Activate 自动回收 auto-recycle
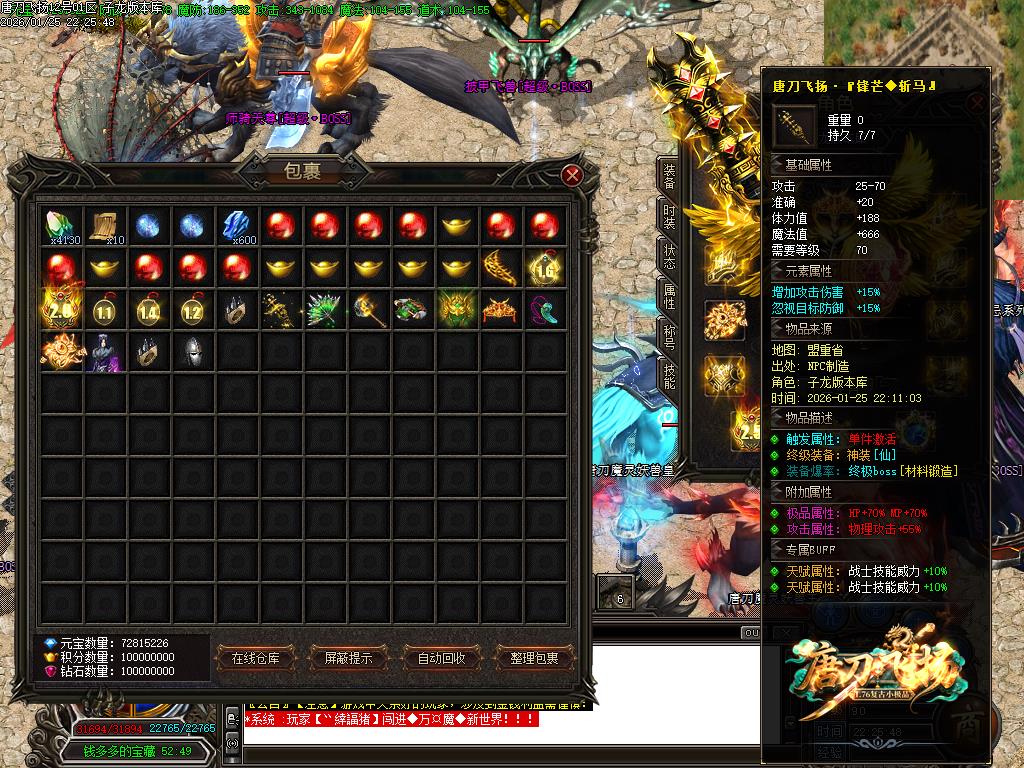The width and height of the screenshot is (1024, 768). click(x=441, y=658)
